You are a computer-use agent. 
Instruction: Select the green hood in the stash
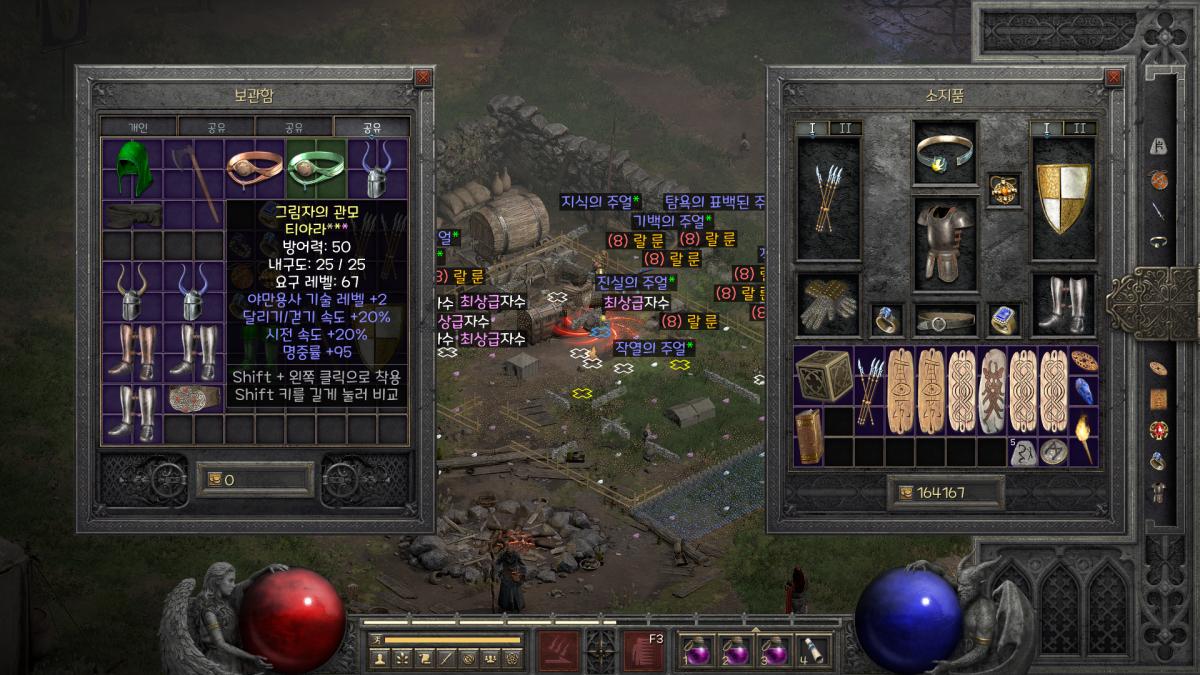131,169
